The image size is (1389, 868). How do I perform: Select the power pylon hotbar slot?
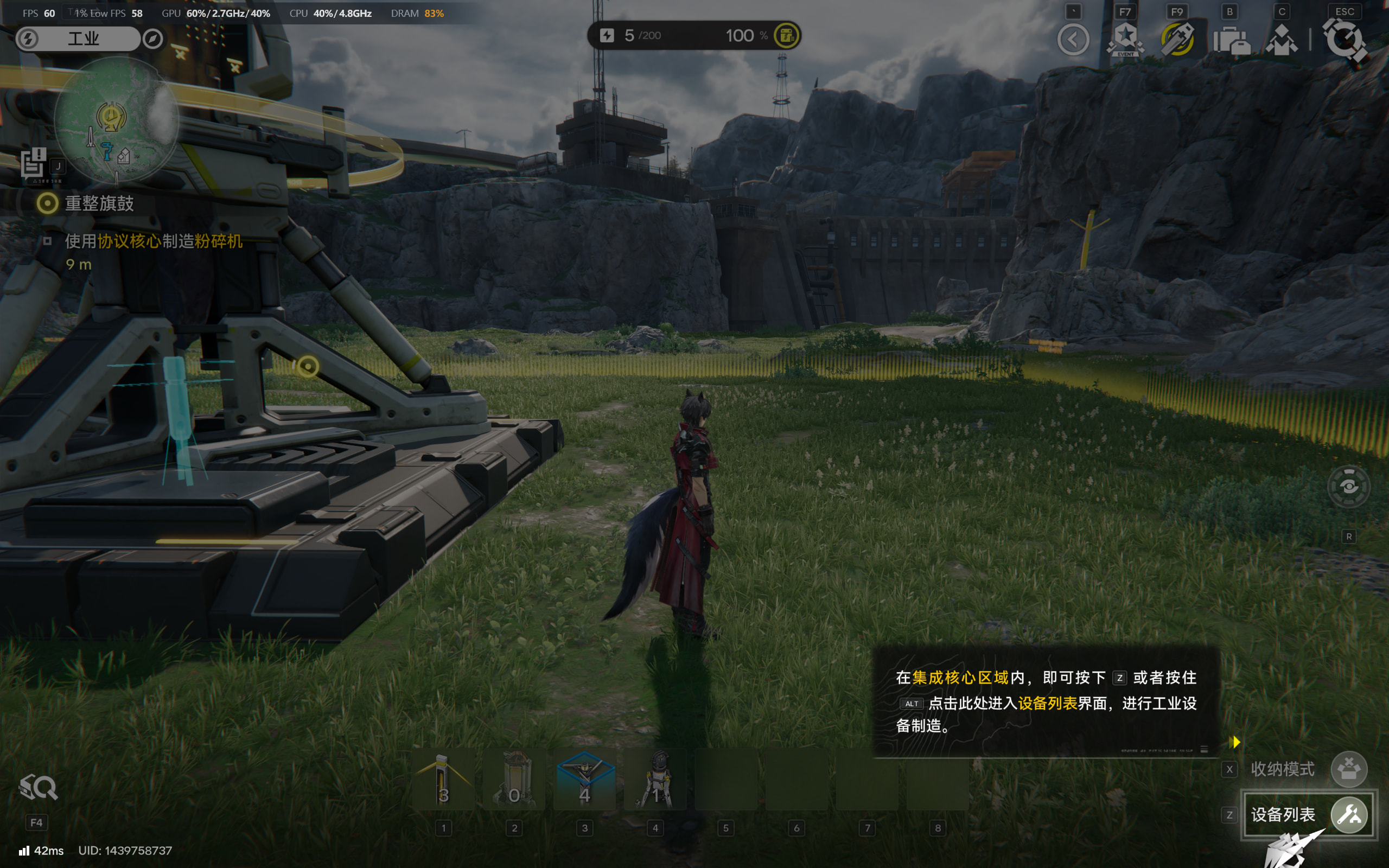tap(443, 779)
